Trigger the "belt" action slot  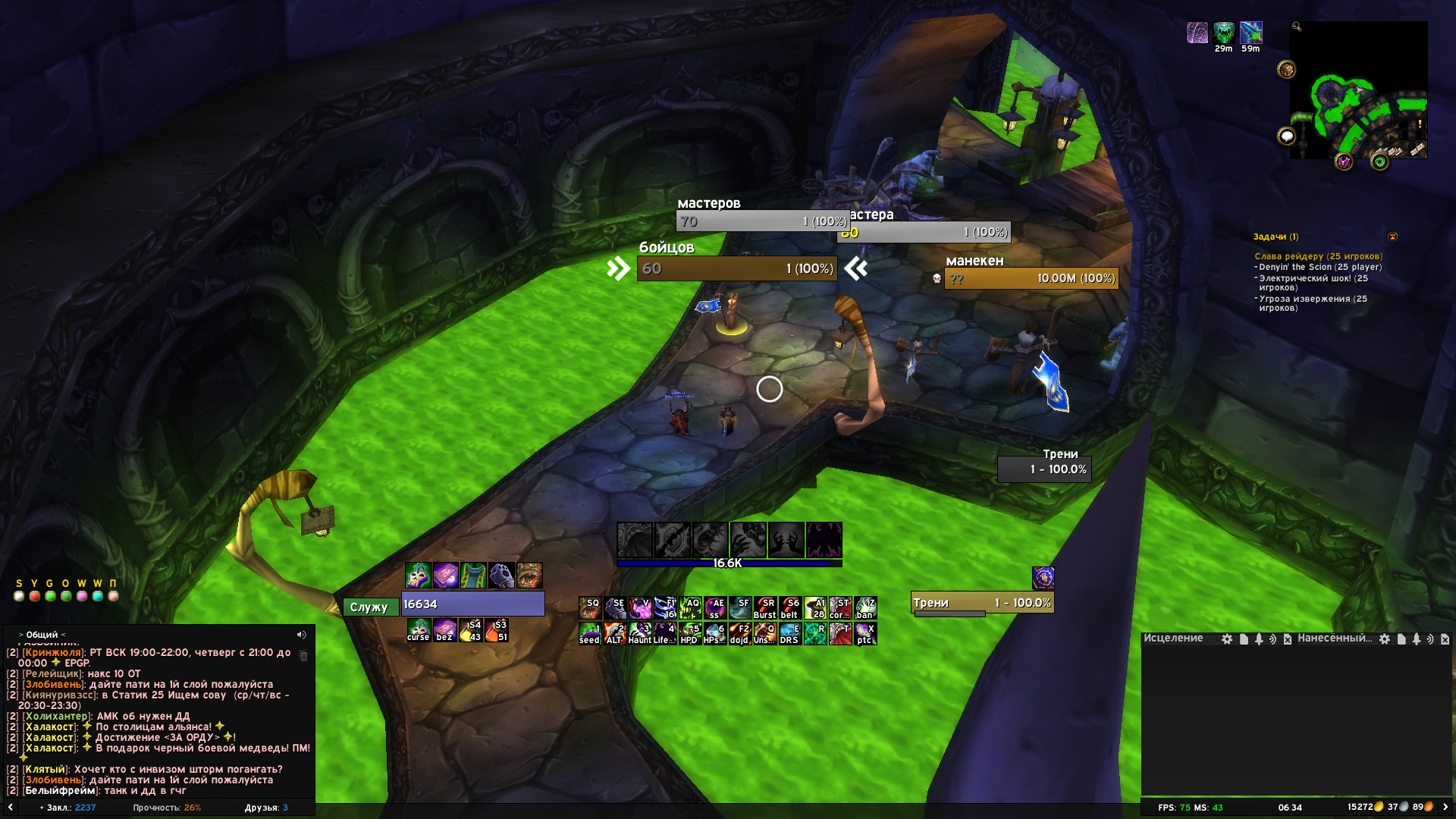pos(789,608)
